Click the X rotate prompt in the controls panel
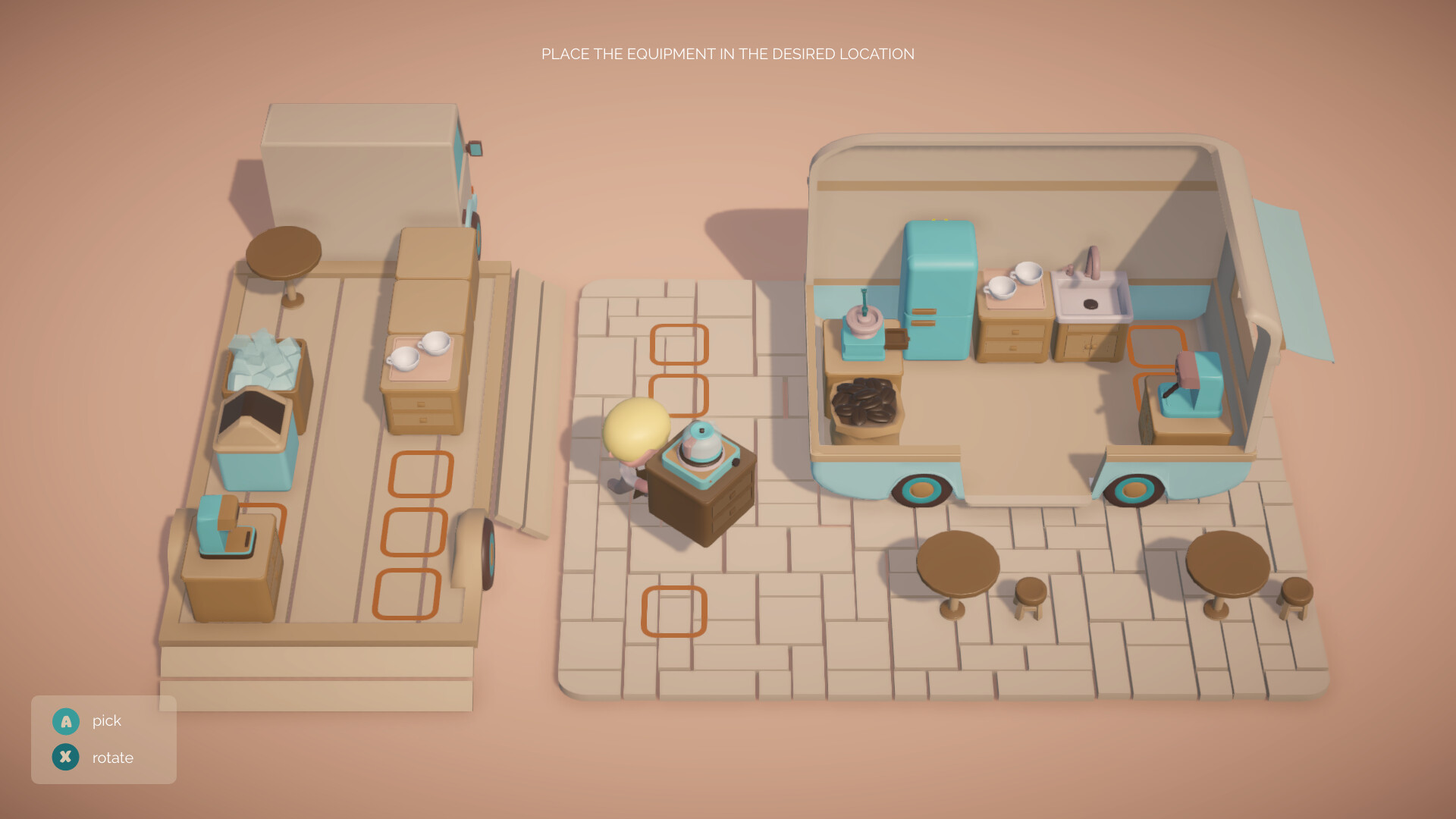 point(66,757)
